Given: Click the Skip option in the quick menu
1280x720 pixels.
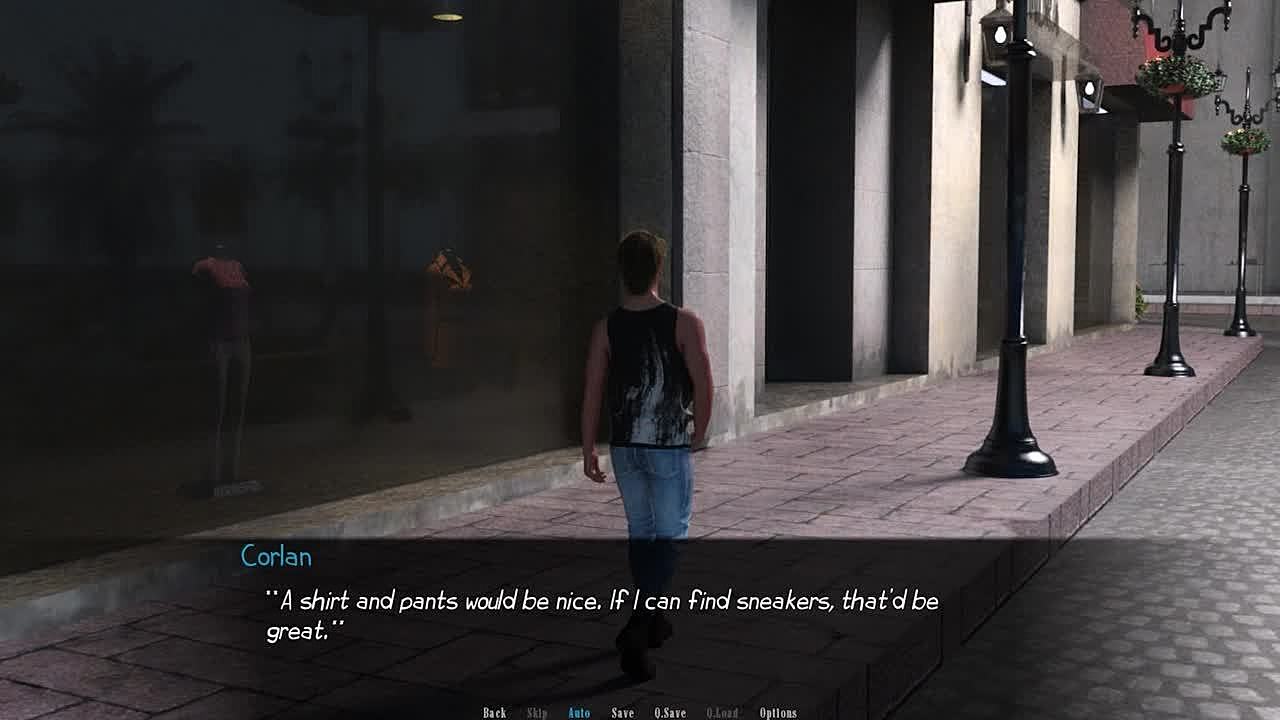Looking at the screenshot, I should [537, 713].
